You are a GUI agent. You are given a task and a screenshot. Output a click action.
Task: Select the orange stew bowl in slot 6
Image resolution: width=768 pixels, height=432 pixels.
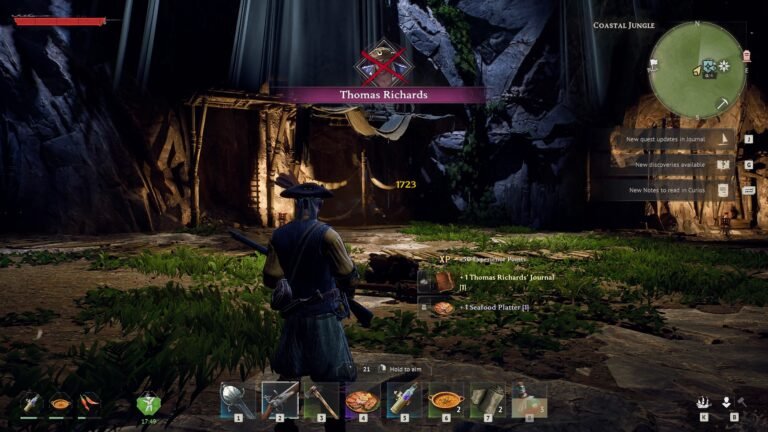[x=445, y=400]
